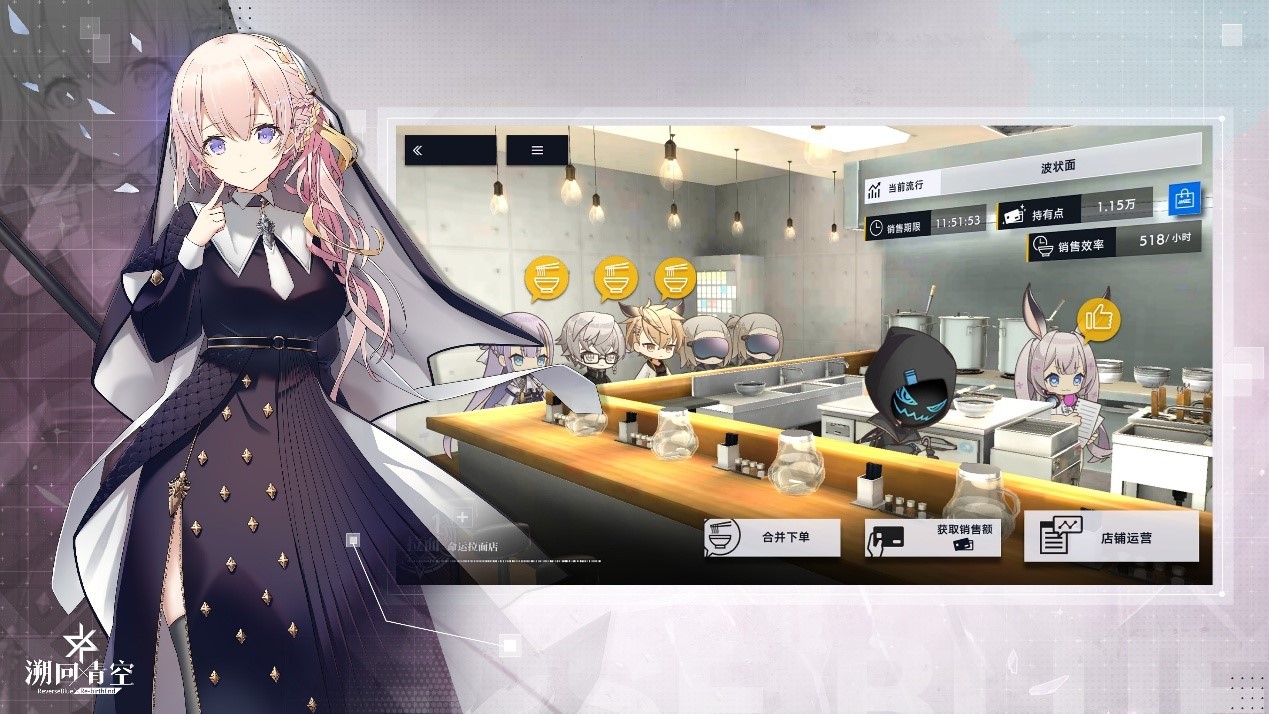Open the hamburger menu button

[537, 150]
